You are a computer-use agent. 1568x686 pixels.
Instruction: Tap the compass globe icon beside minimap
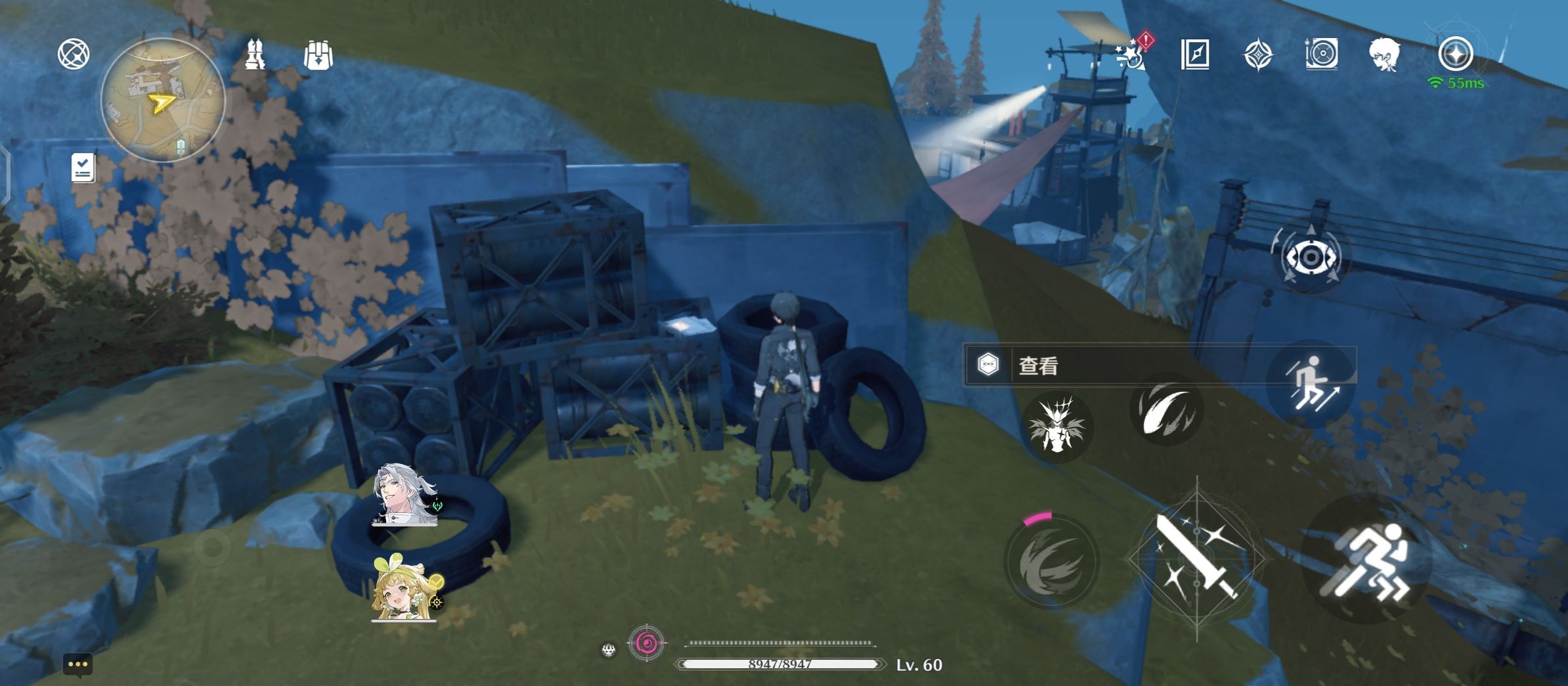tap(74, 54)
